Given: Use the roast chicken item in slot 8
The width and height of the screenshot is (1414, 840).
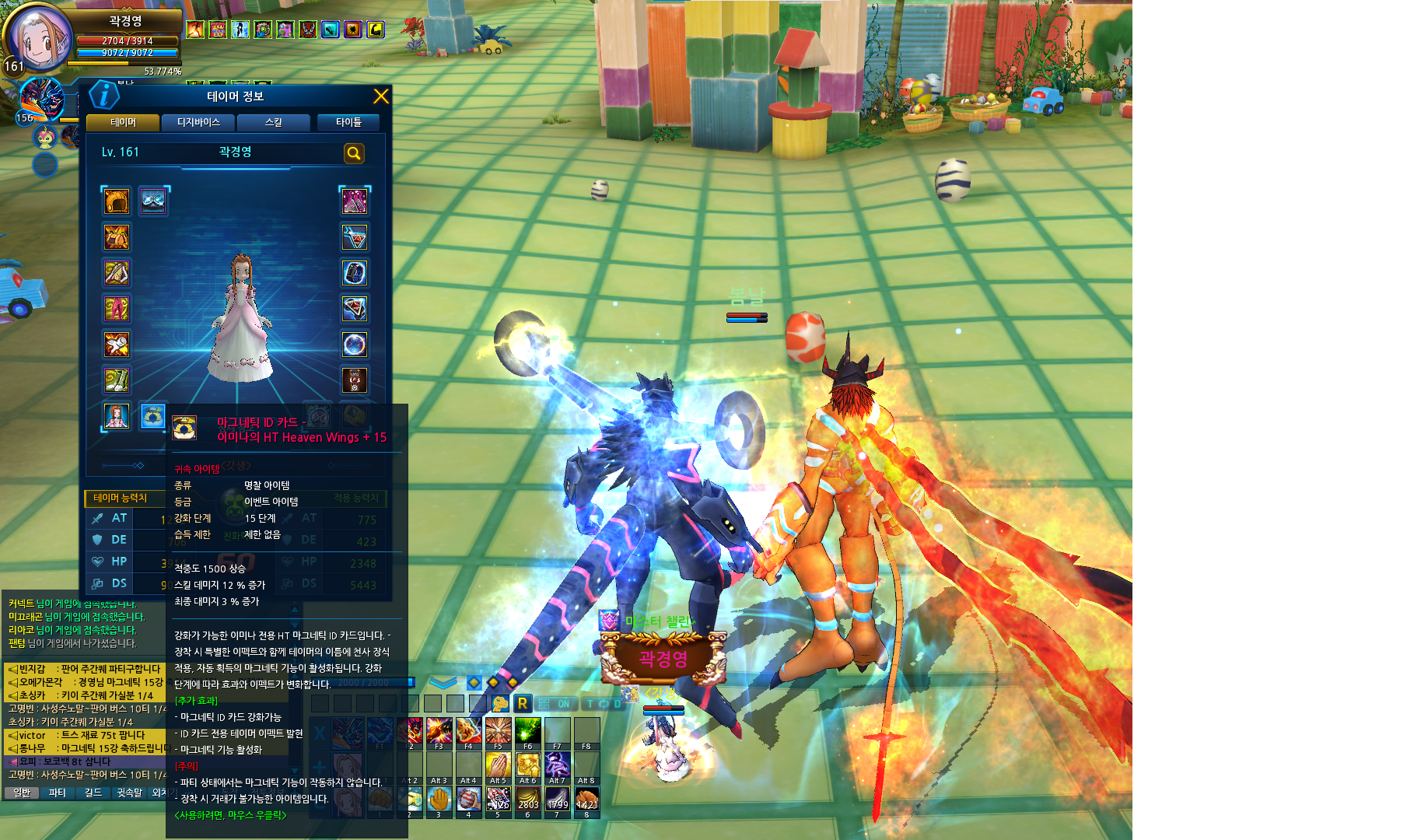Looking at the screenshot, I should tap(587, 800).
